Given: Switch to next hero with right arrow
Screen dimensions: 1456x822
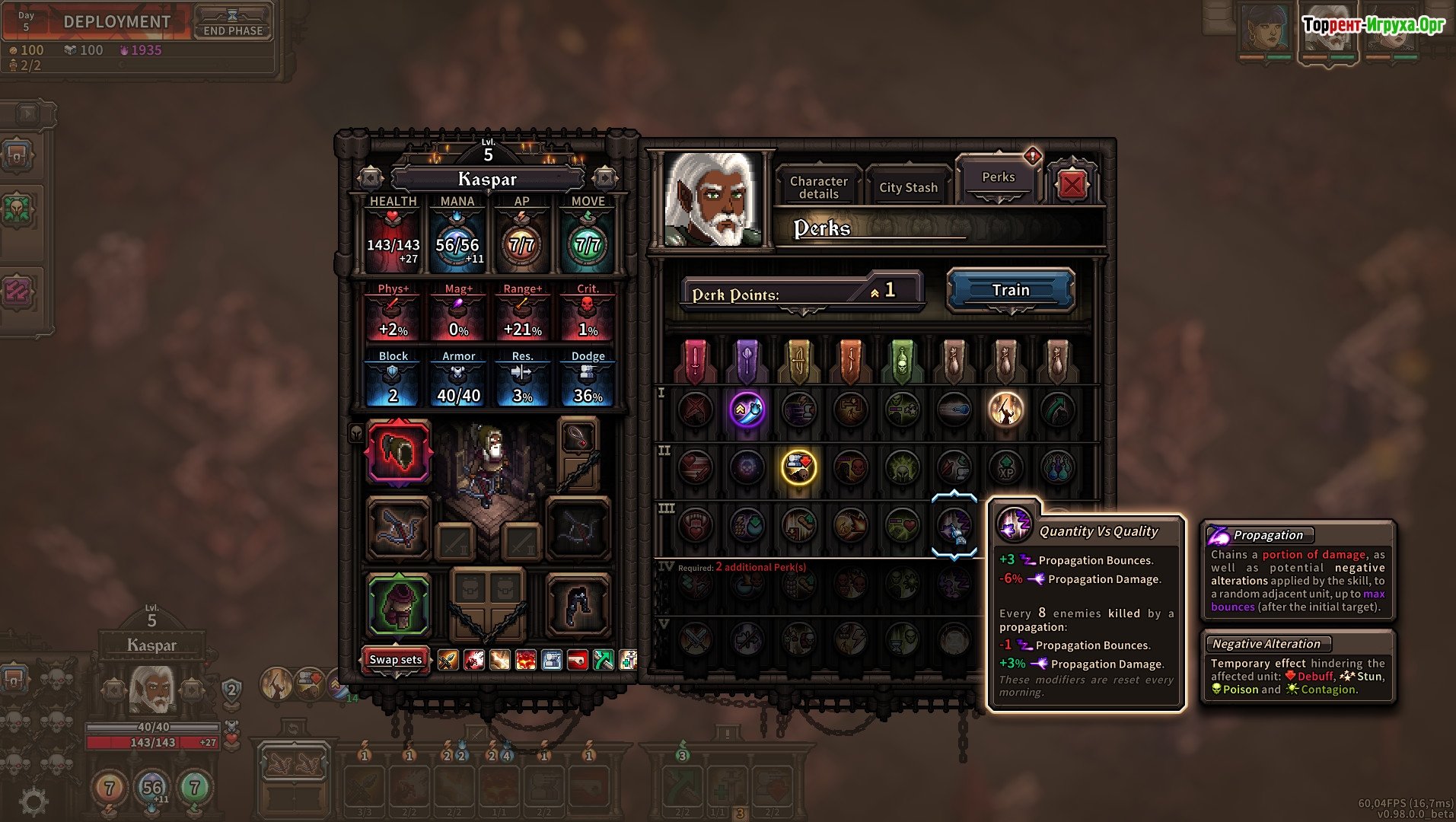Looking at the screenshot, I should coord(605,178).
